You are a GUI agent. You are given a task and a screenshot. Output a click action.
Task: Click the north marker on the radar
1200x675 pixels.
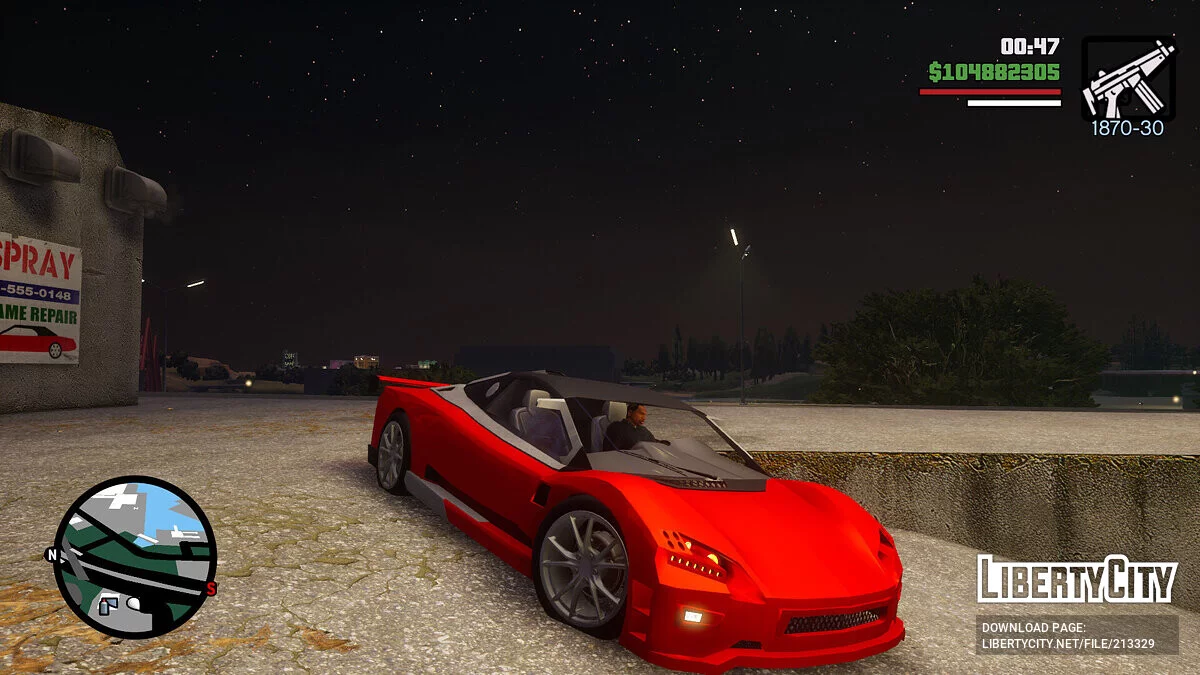point(52,555)
